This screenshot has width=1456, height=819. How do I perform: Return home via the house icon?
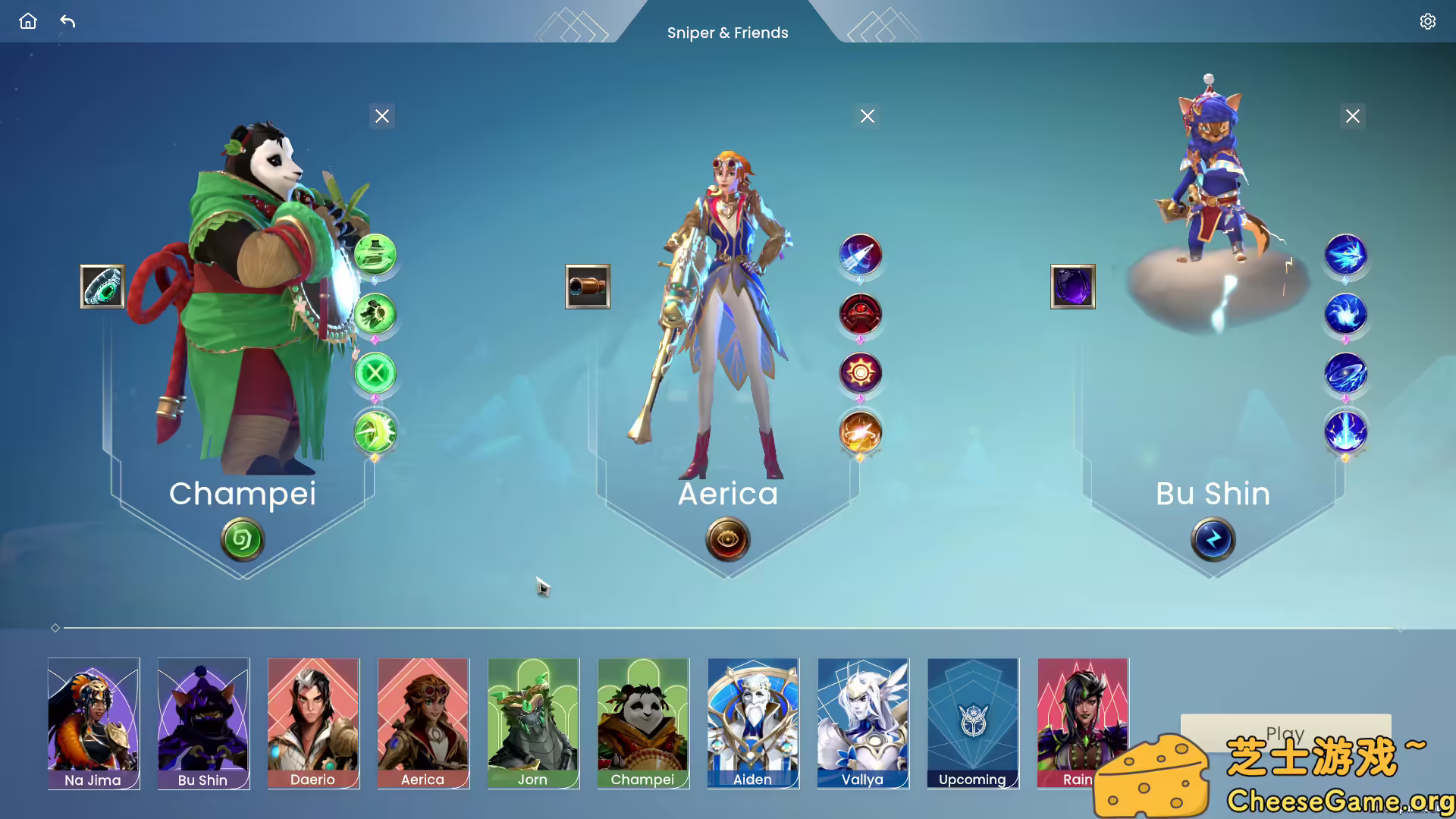[x=27, y=21]
